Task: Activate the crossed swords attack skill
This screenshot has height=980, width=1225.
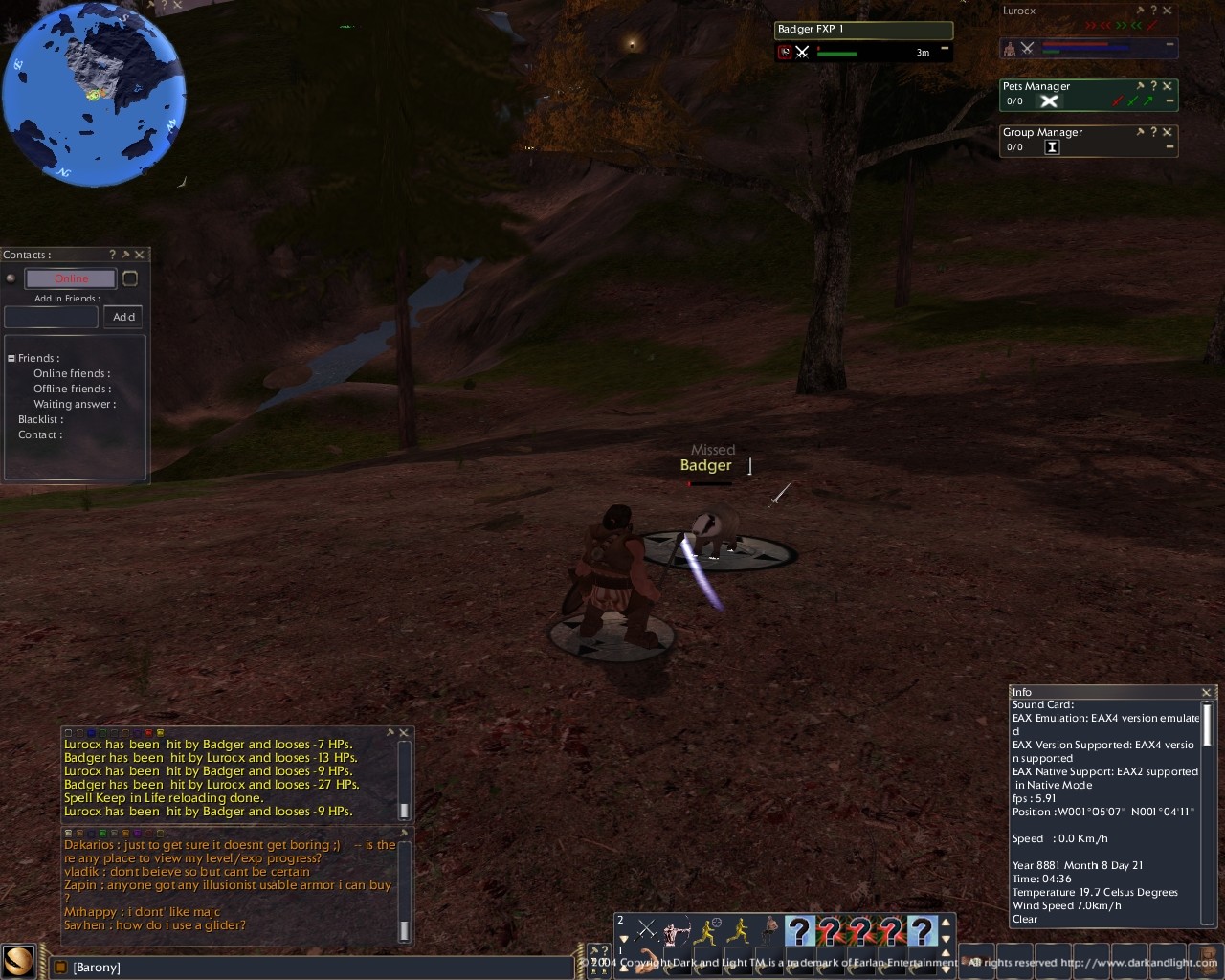Action: [646, 929]
